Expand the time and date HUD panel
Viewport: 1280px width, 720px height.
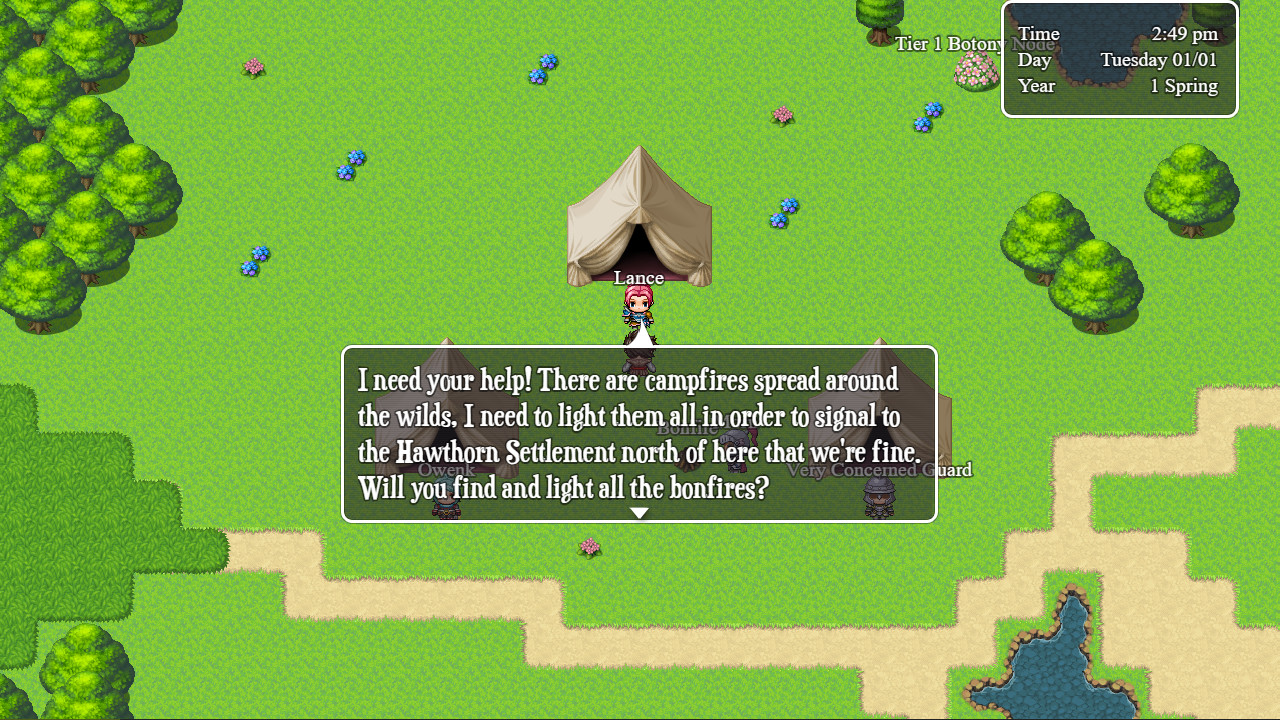pos(1118,59)
